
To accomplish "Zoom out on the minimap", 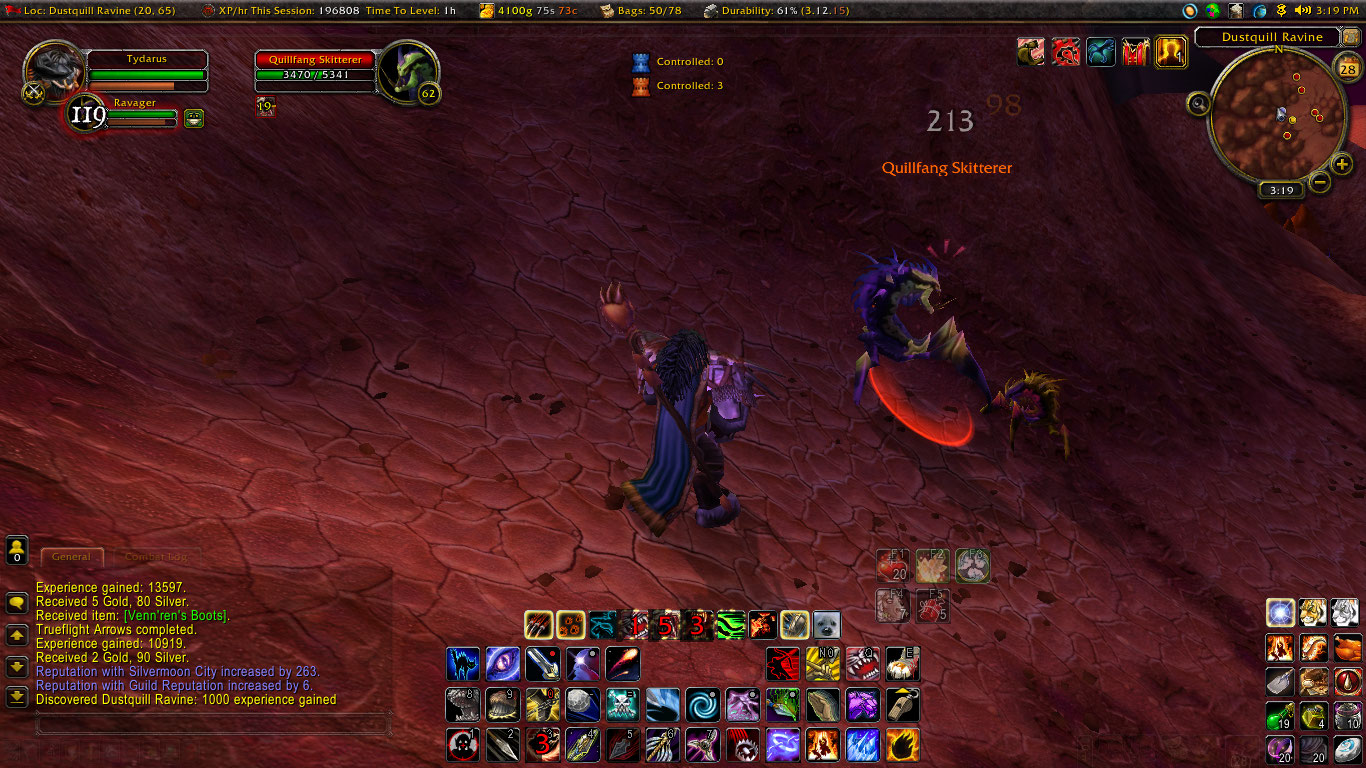I will [1320, 182].
